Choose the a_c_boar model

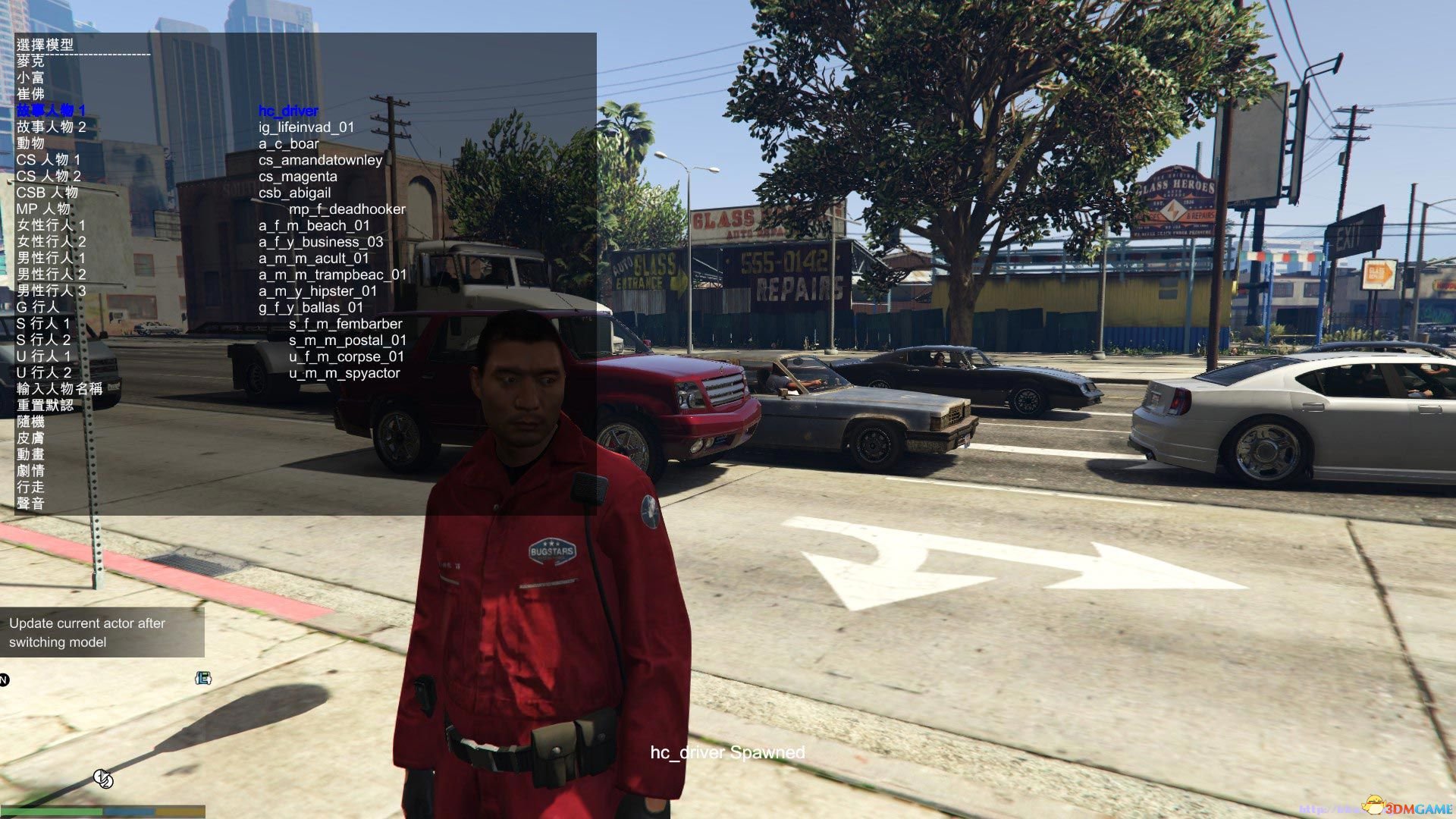tap(288, 144)
